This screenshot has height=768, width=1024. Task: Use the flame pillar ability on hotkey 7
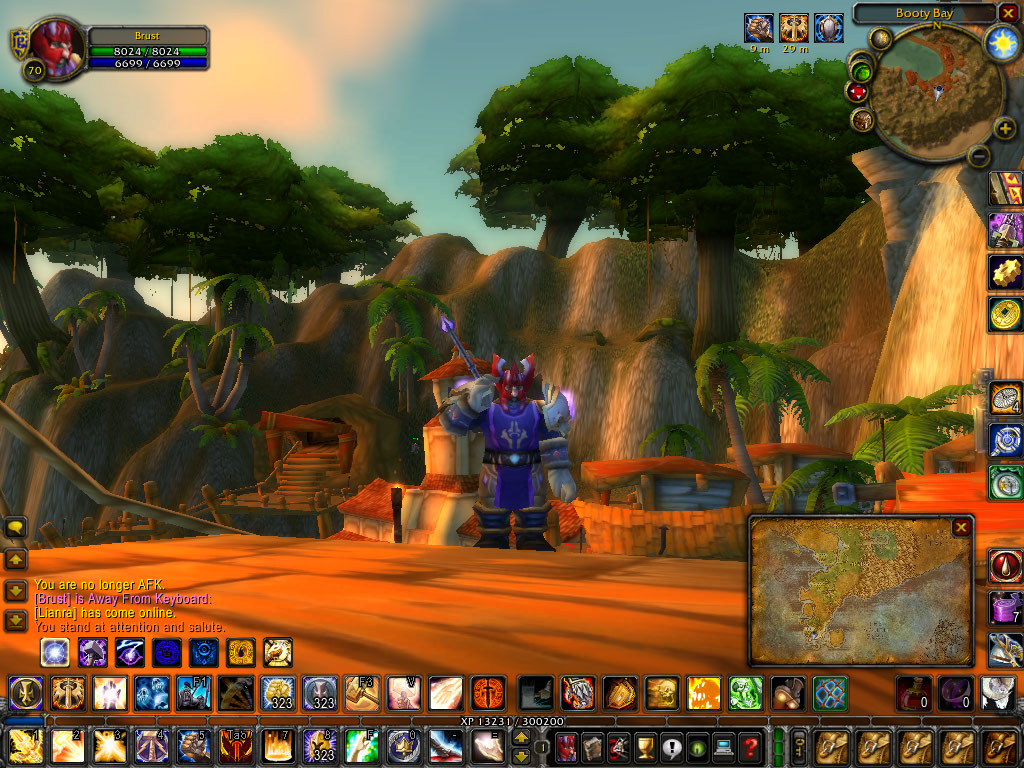(277, 746)
